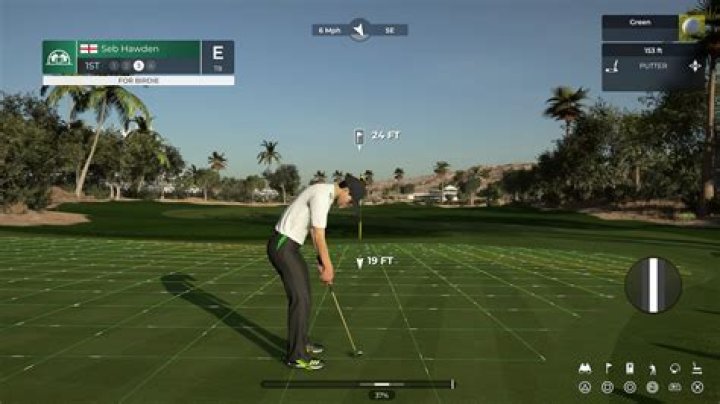This screenshot has height=404, width=720.
Task: Click the course logo badge
Action: point(59,57)
